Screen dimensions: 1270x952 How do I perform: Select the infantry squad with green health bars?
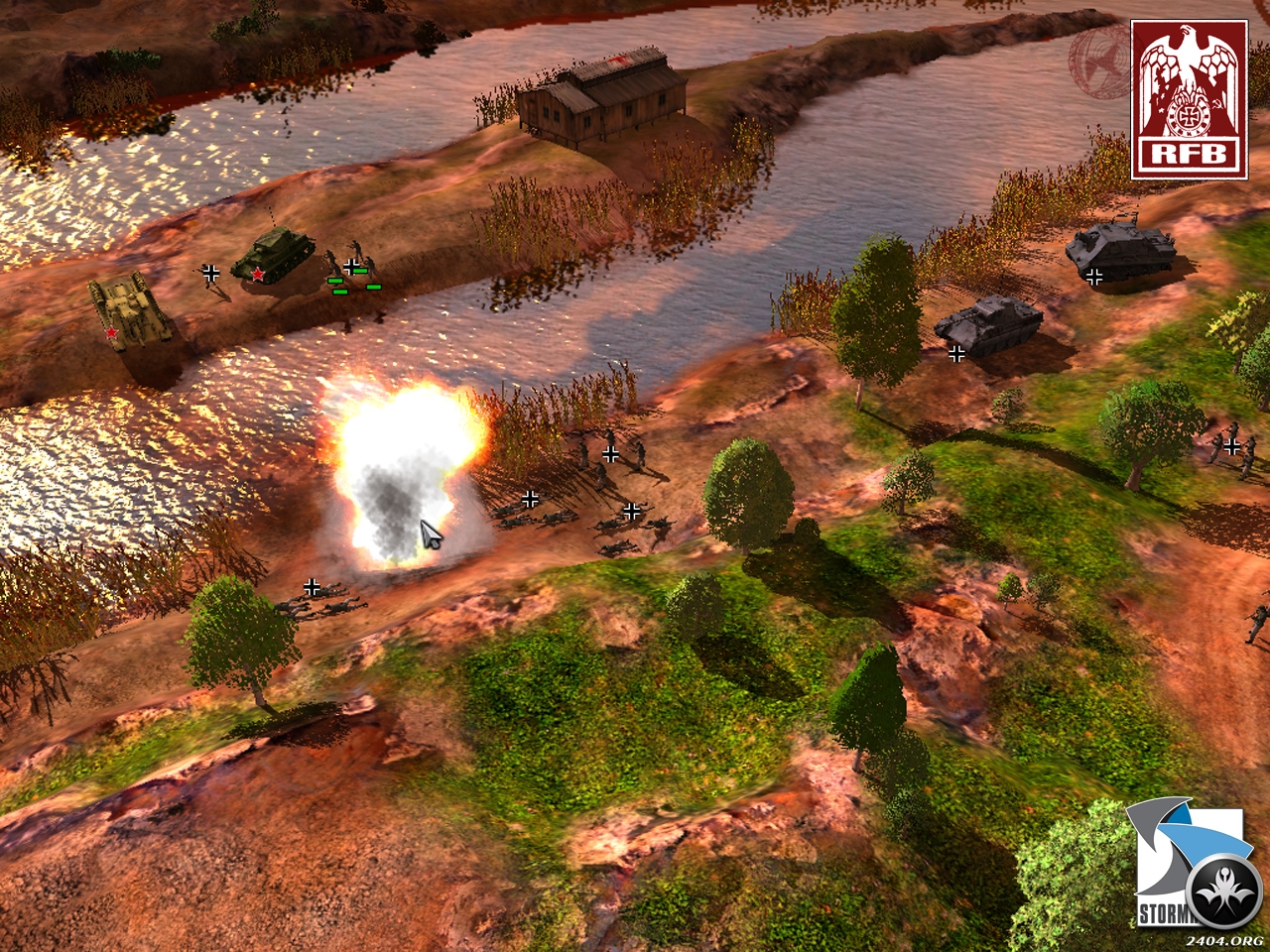click(x=350, y=272)
